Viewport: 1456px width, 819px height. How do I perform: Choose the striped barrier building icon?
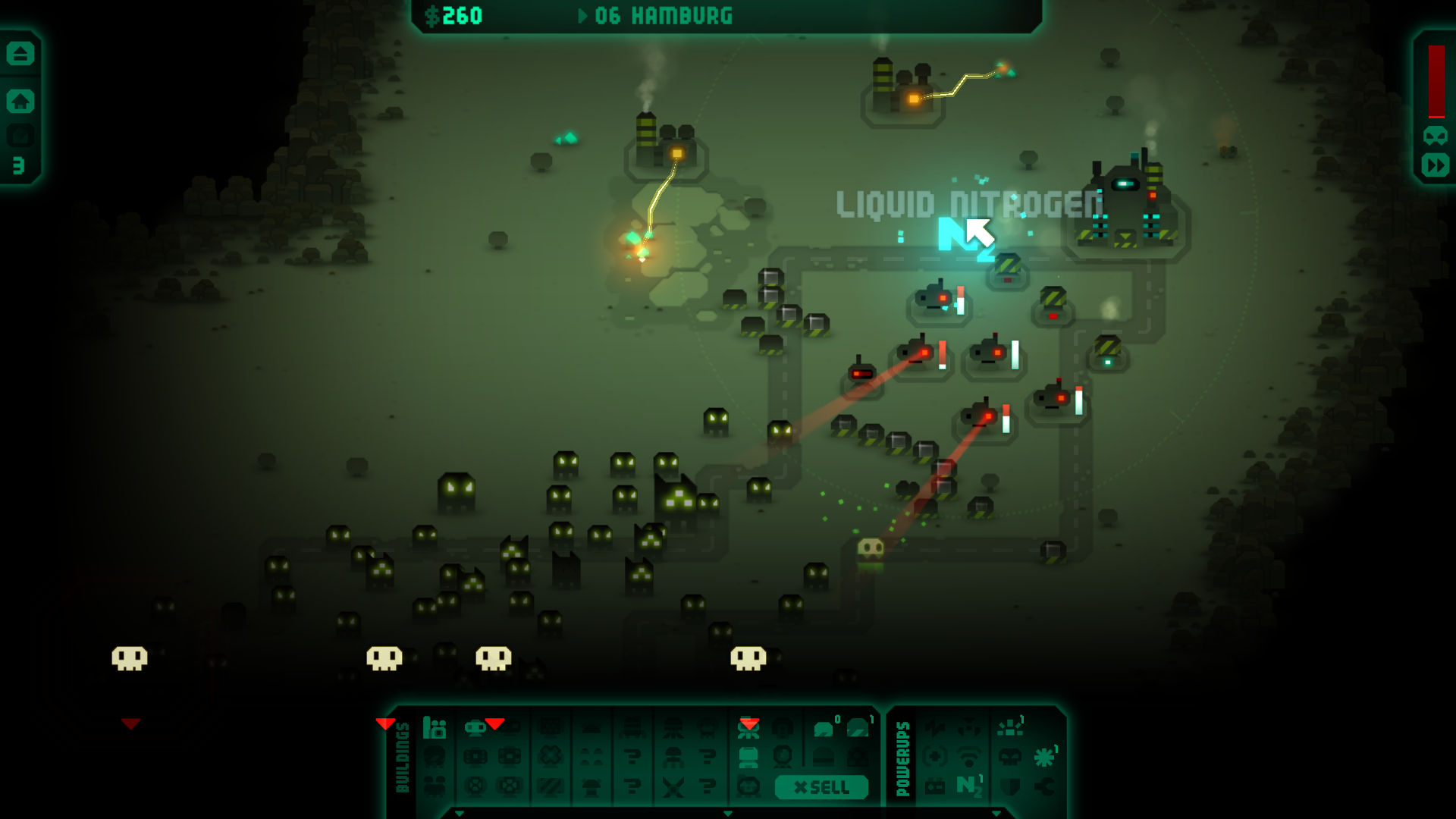[x=551, y=786]
